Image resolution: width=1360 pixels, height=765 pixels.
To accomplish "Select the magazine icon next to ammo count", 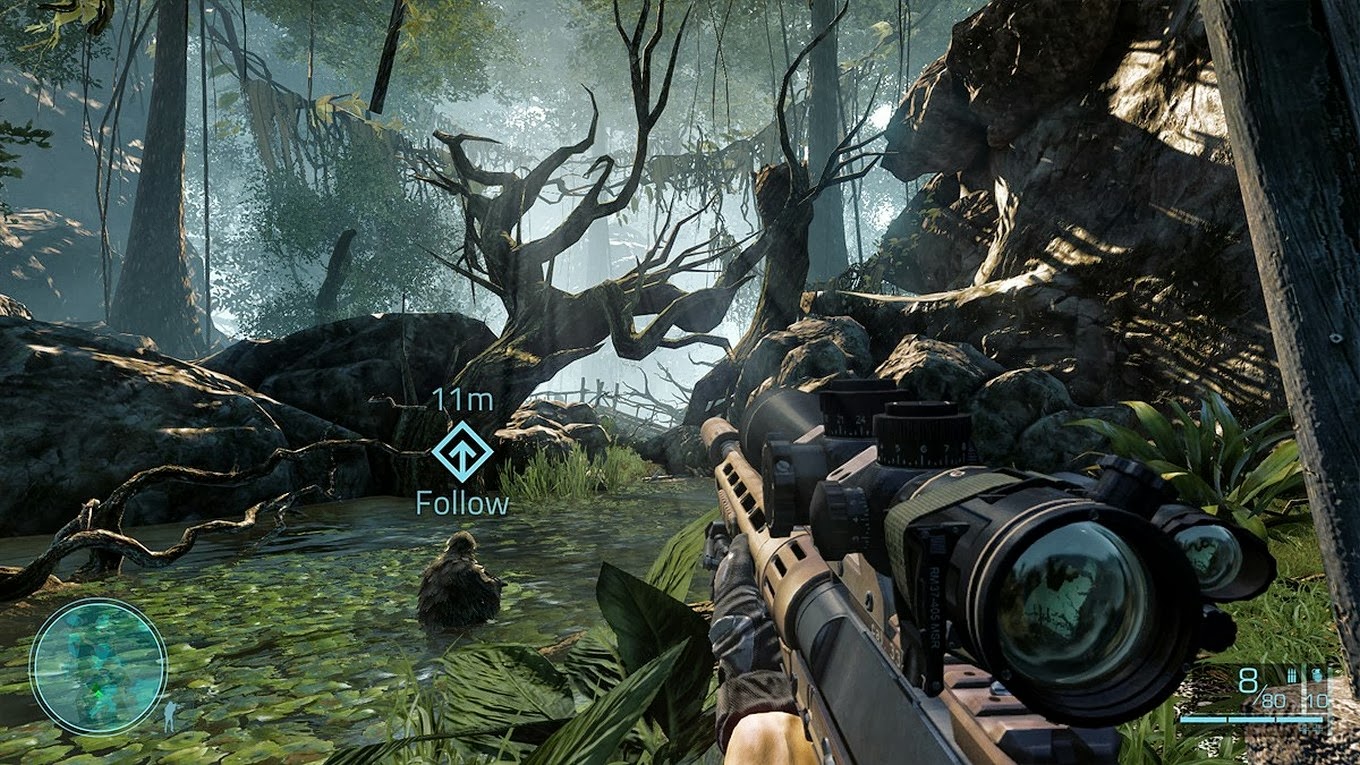I will pyautogui.click(x=1292, y=674).
